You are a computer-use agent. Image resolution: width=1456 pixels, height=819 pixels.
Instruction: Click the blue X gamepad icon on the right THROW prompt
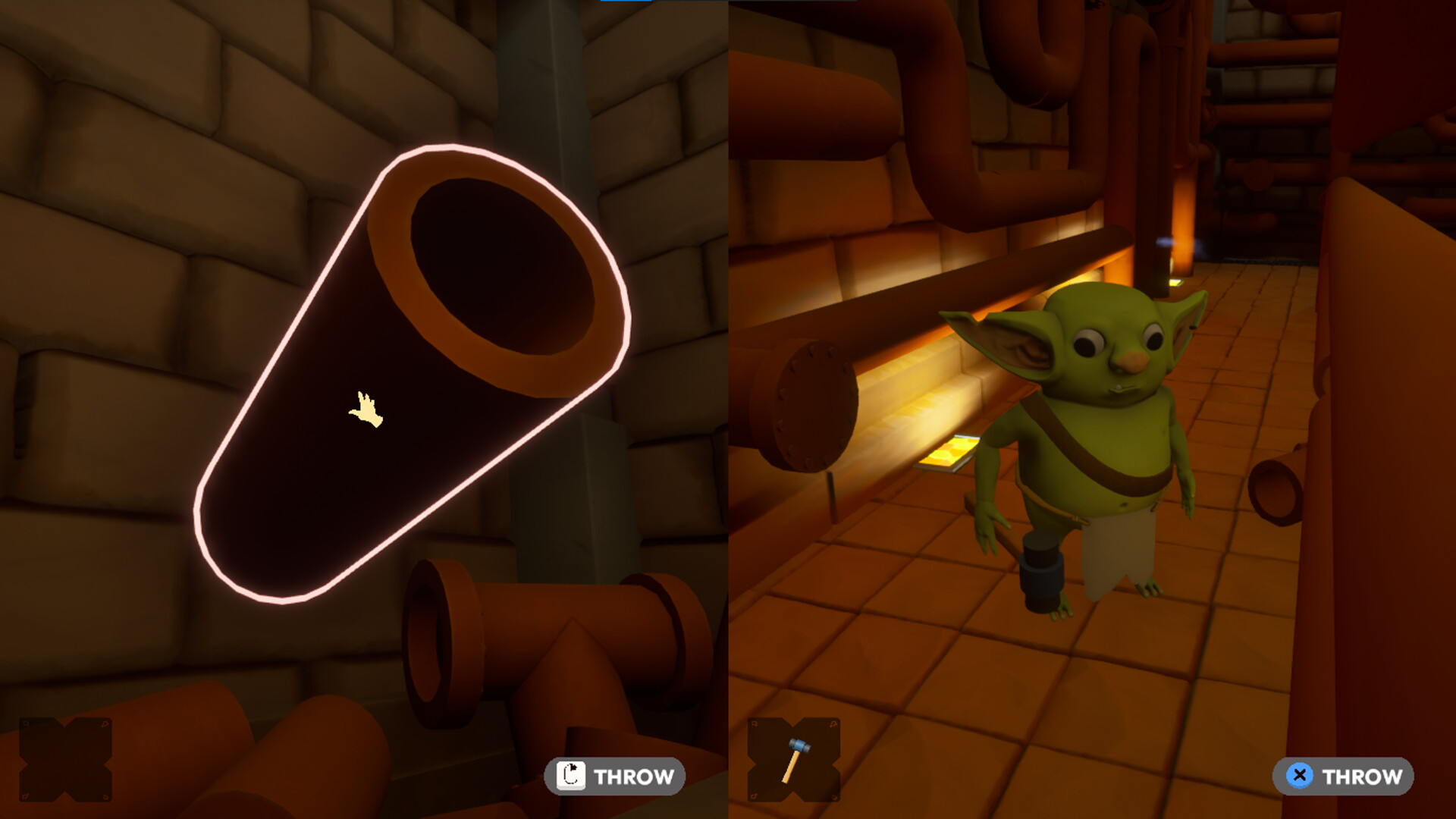point(1298,776)
